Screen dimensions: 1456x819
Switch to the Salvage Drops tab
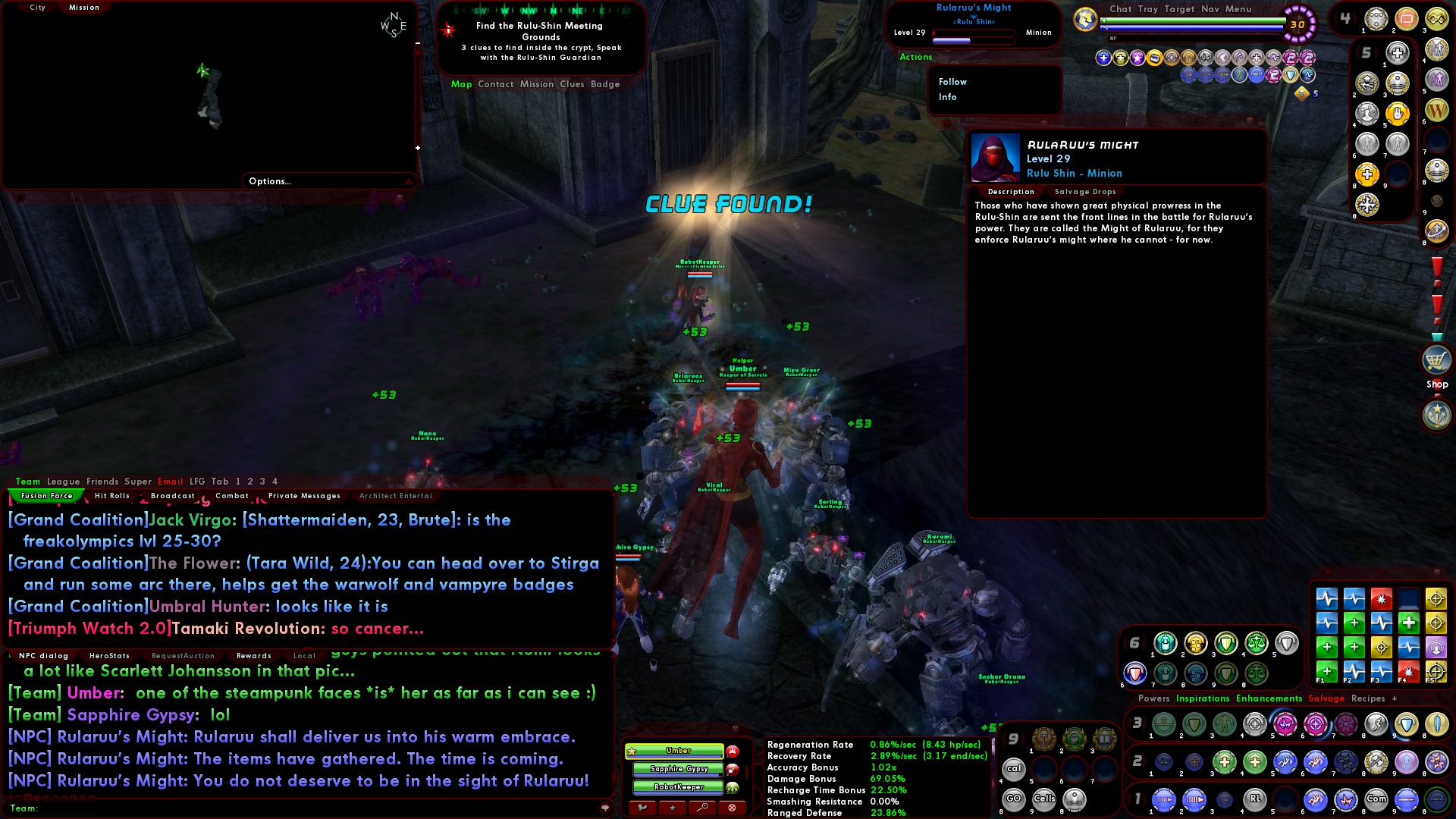click(1084, 192)
